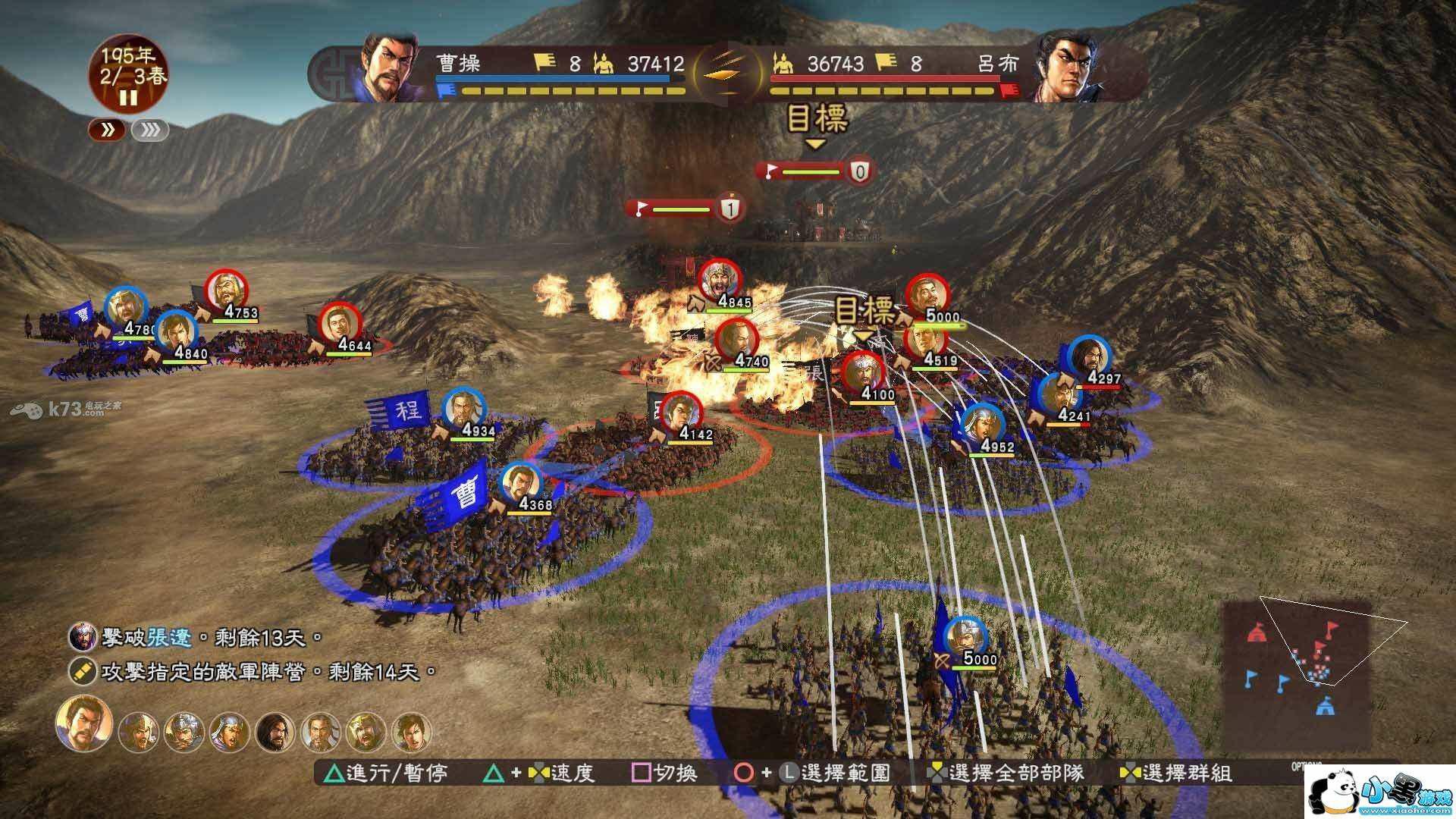Screen dimensions: 1456x819
Task: Select the blue unit with 4368 troops
Action: click(x=520, y=482)
